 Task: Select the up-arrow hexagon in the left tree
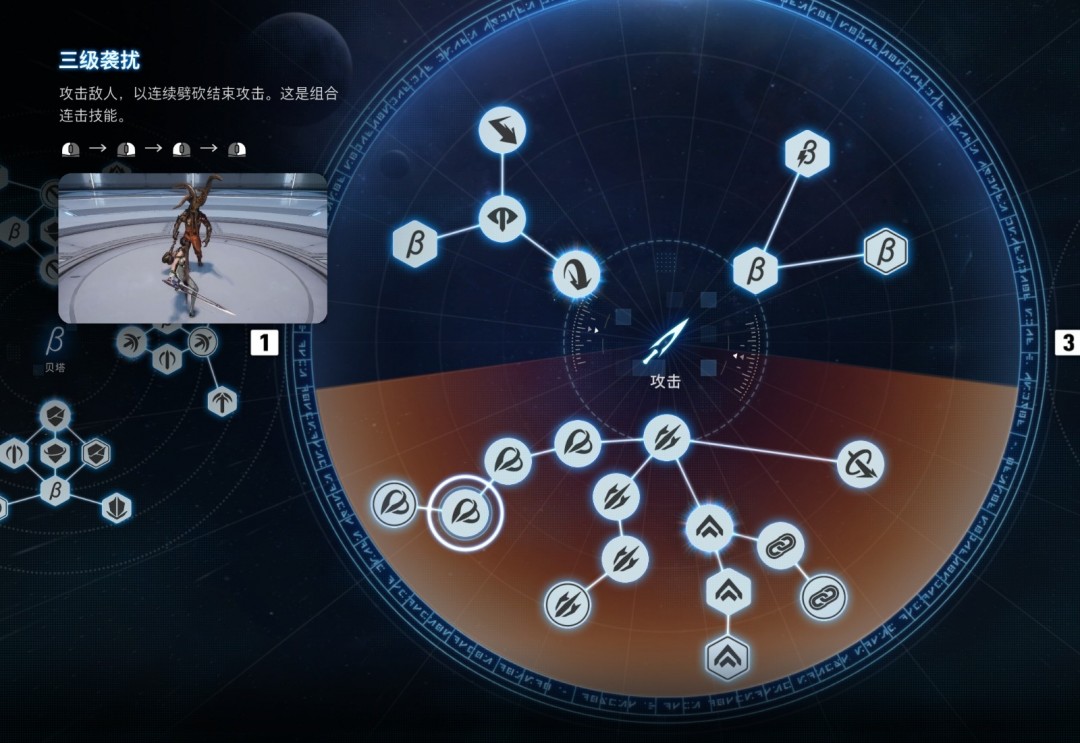[221, 401]
